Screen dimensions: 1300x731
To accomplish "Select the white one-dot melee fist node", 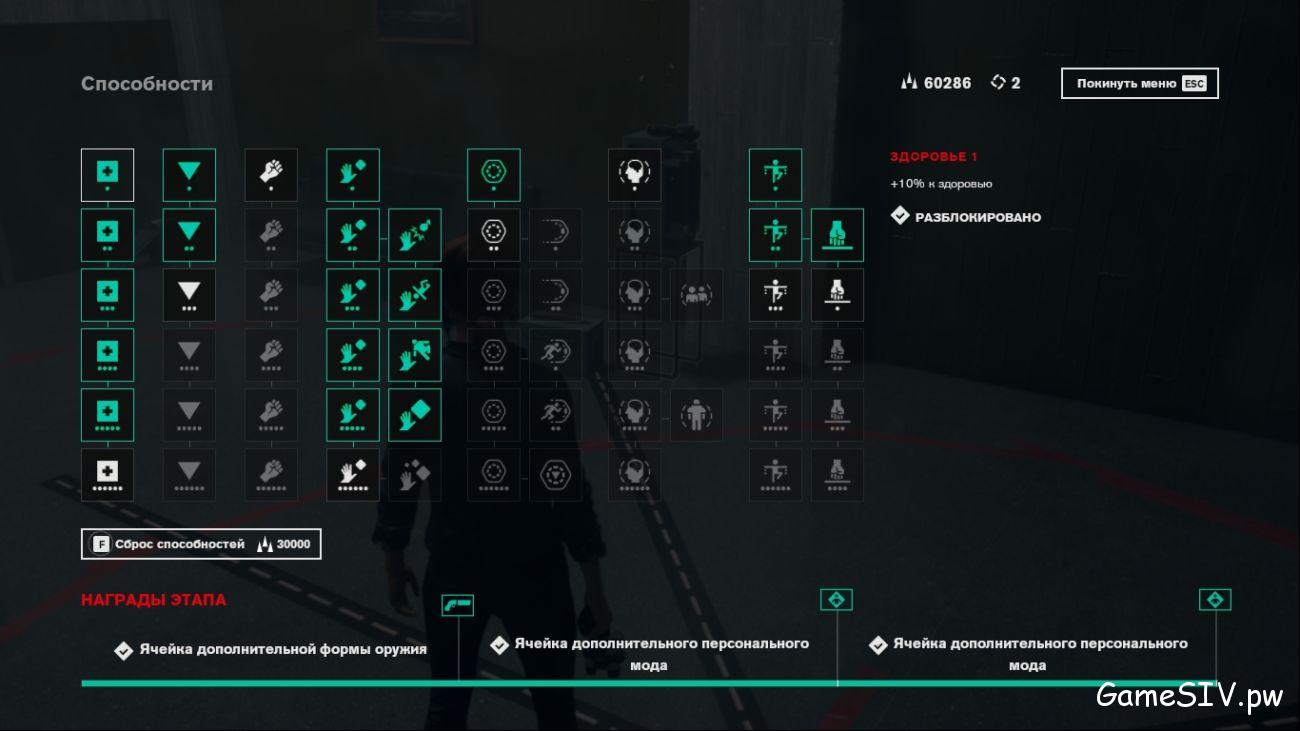I will click(271, 175).
